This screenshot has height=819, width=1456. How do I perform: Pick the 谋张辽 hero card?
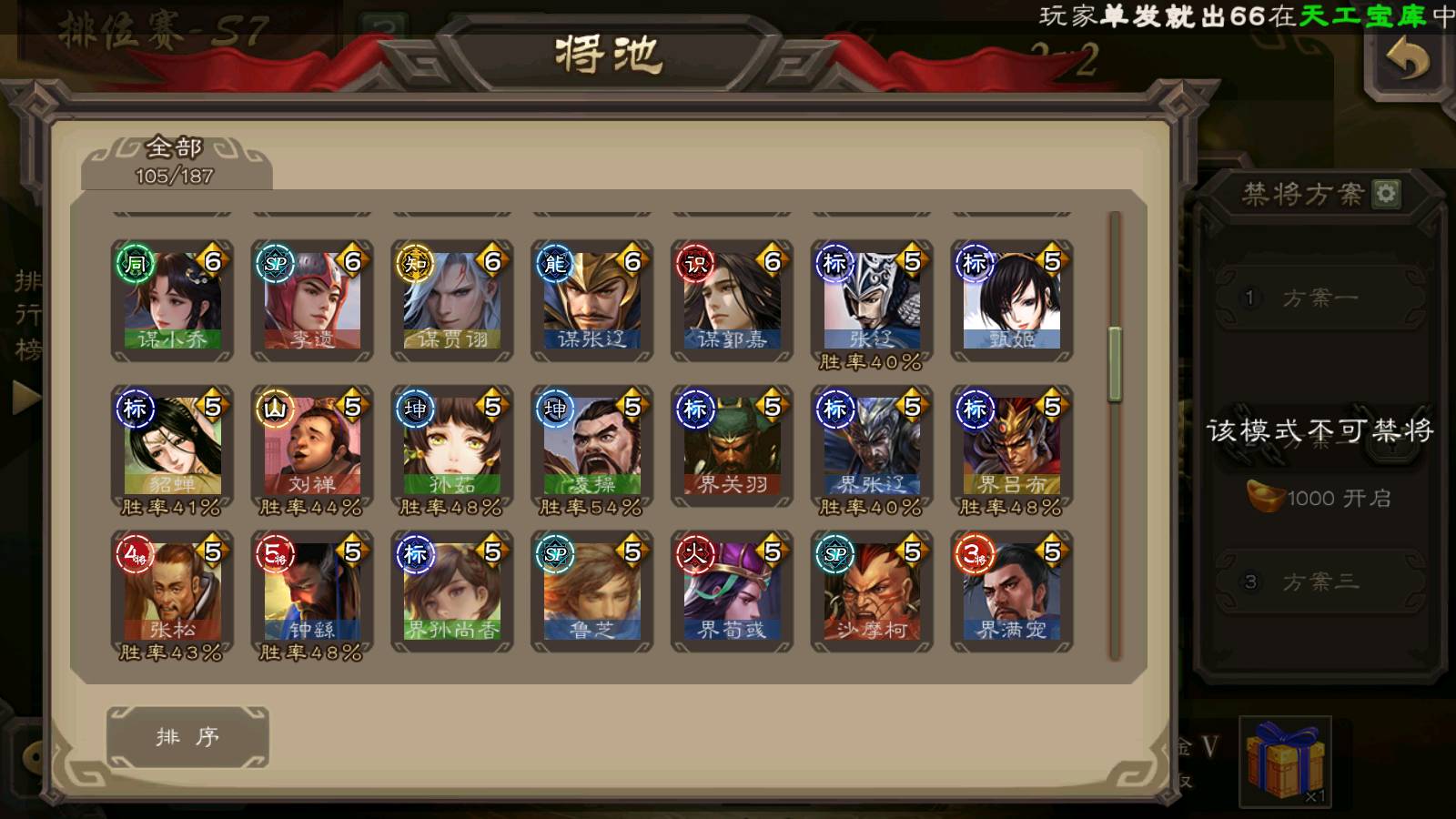point(592,299)
